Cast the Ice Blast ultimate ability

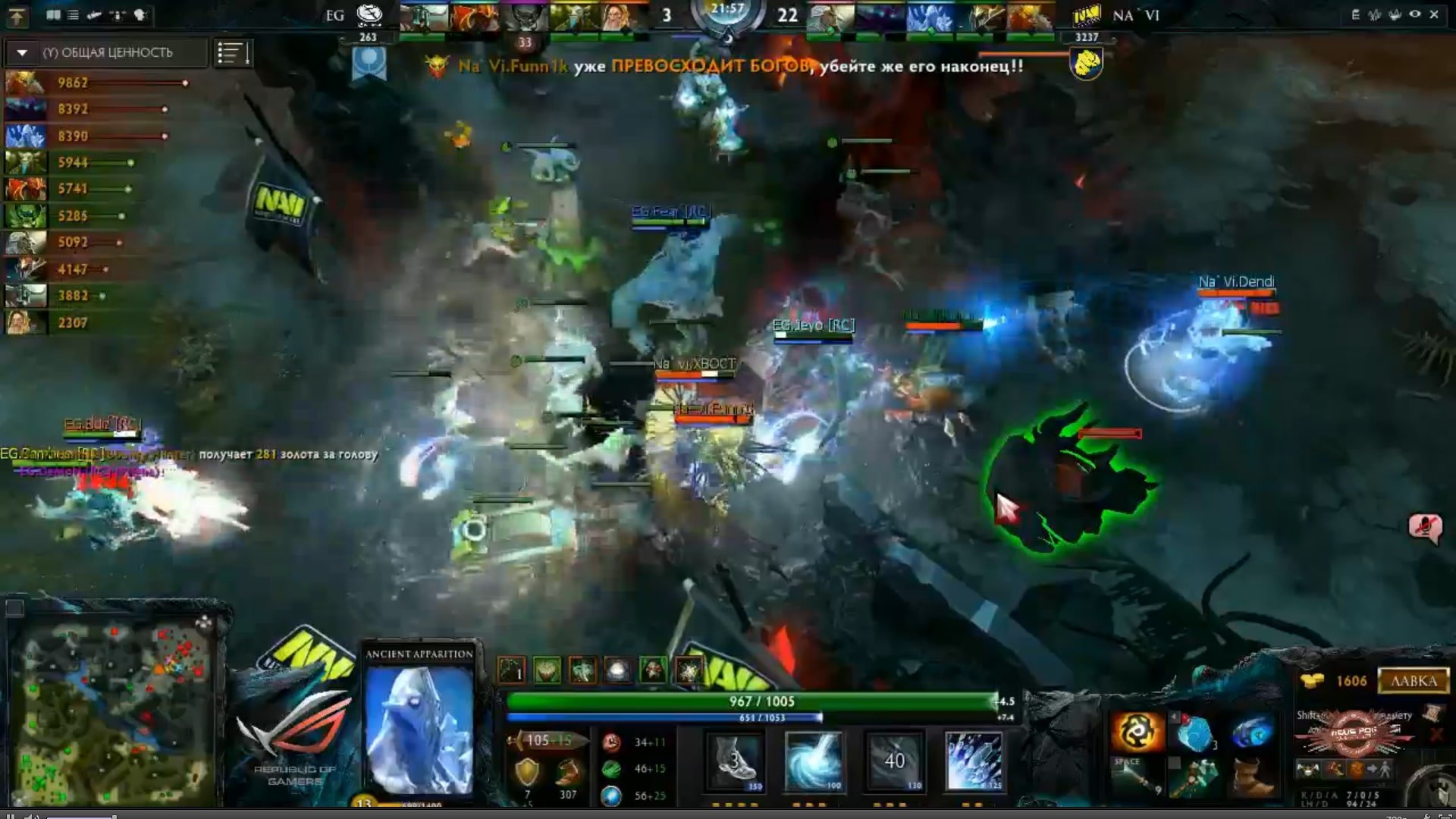click(975, 761)
